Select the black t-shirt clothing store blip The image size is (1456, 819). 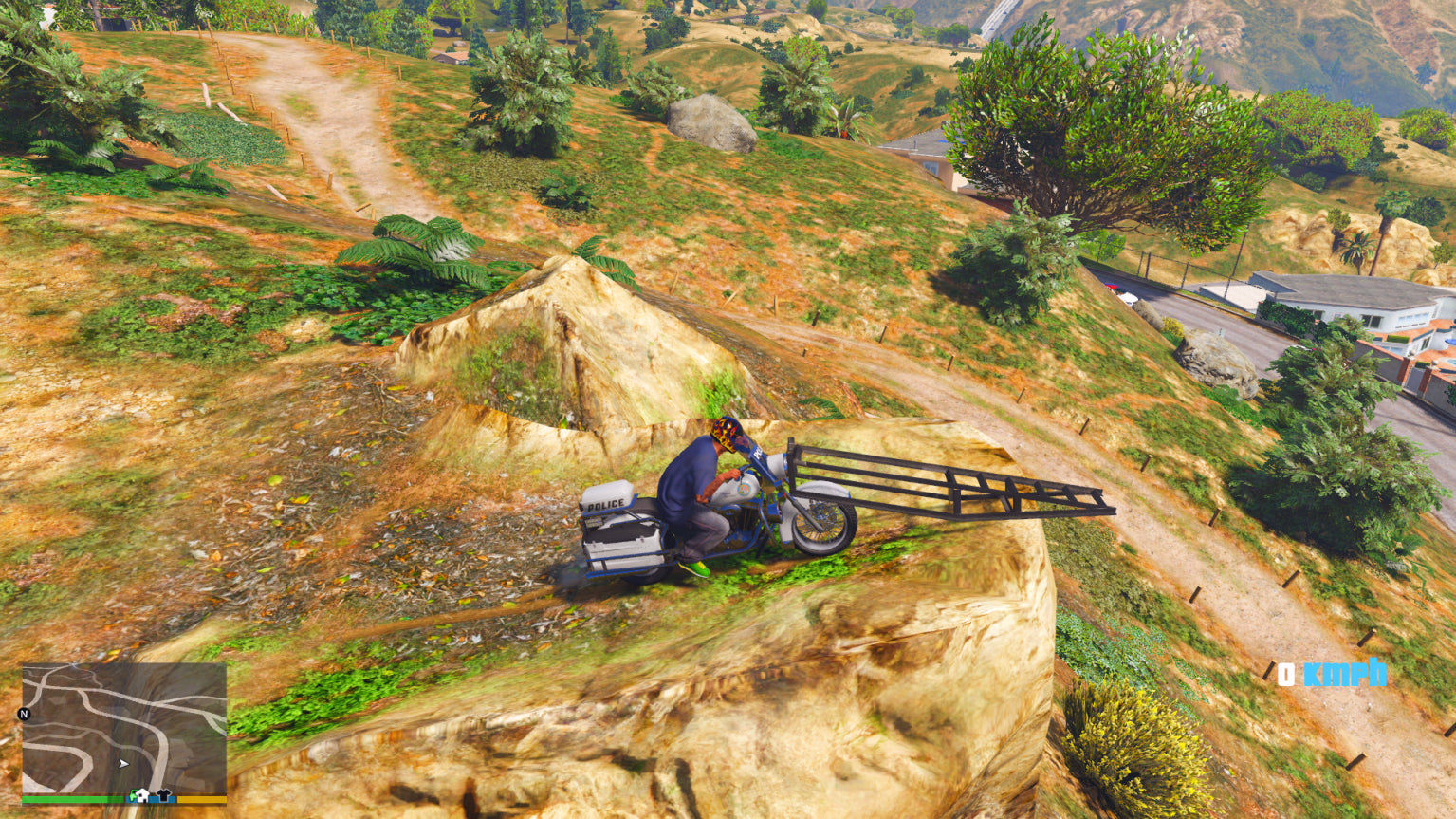(x=163, y=795)
